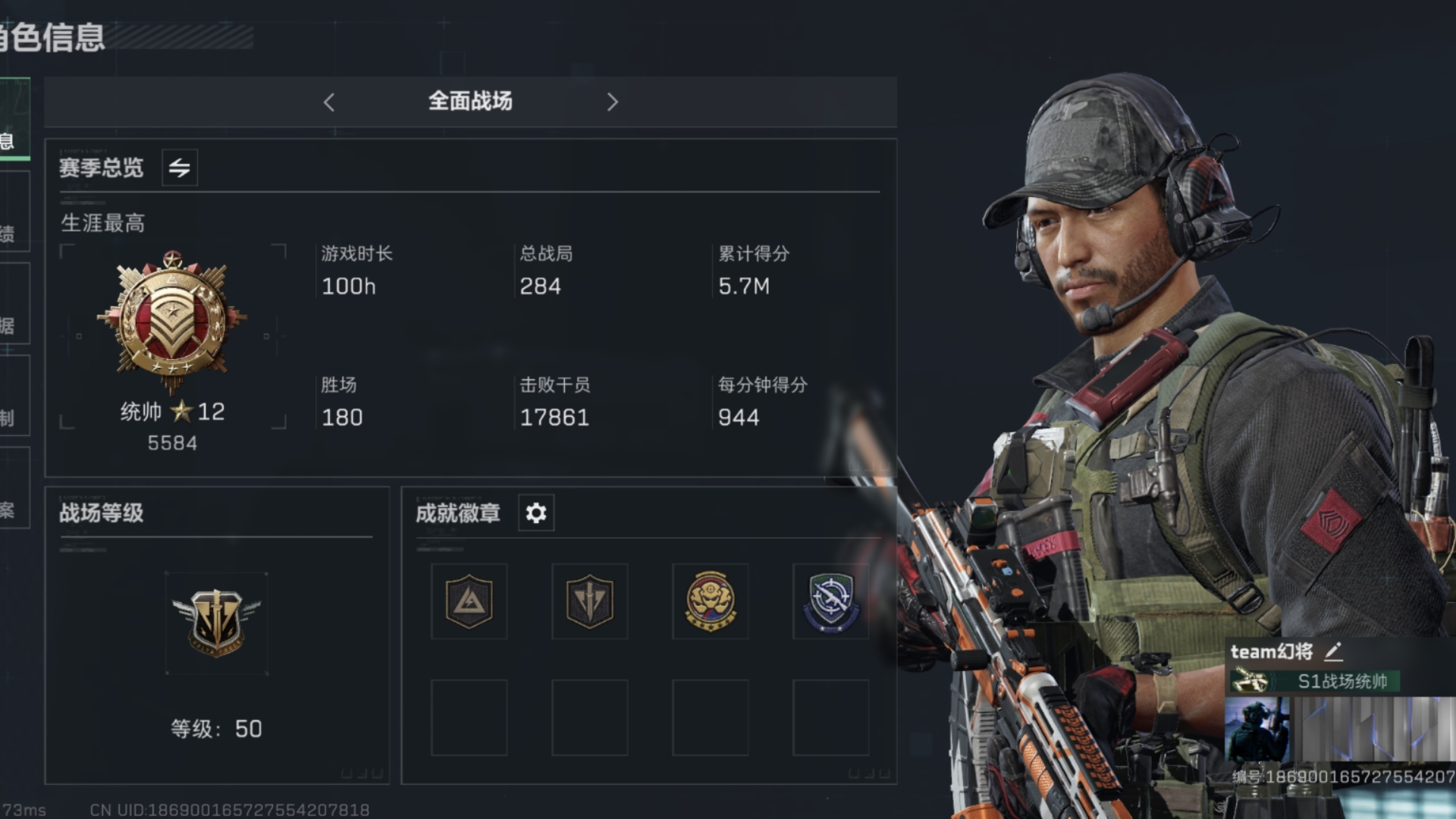This screenshot has height=819, width=1456.
Task: Go to next game mode with right arrow
Action: 613,102
